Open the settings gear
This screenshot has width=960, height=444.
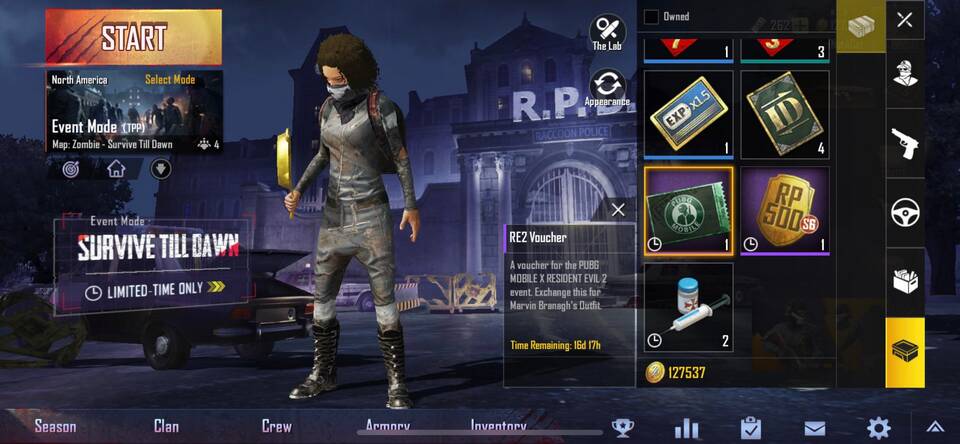click(878, 428)
